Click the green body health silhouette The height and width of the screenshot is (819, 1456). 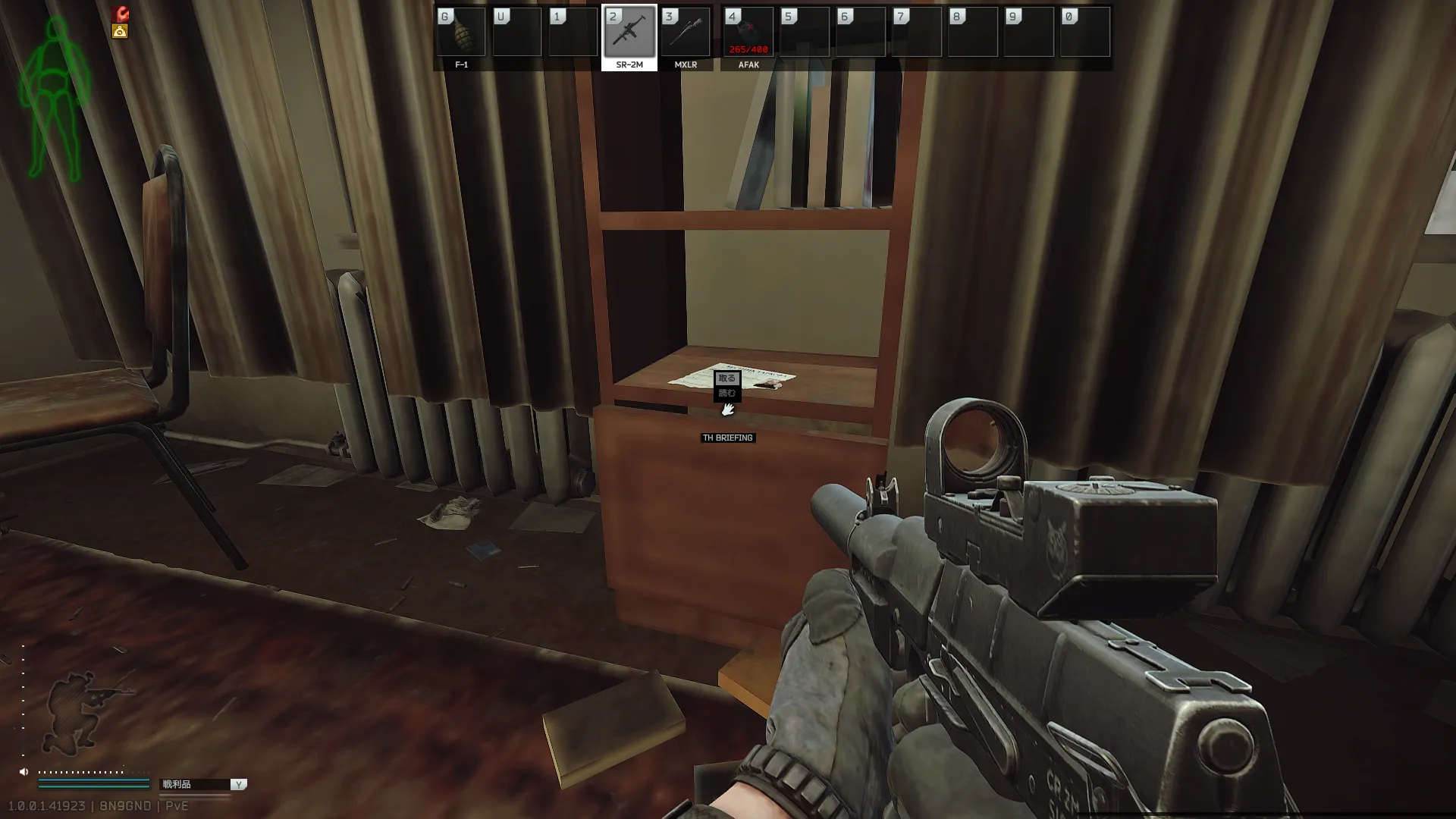(x=55, y=99)
